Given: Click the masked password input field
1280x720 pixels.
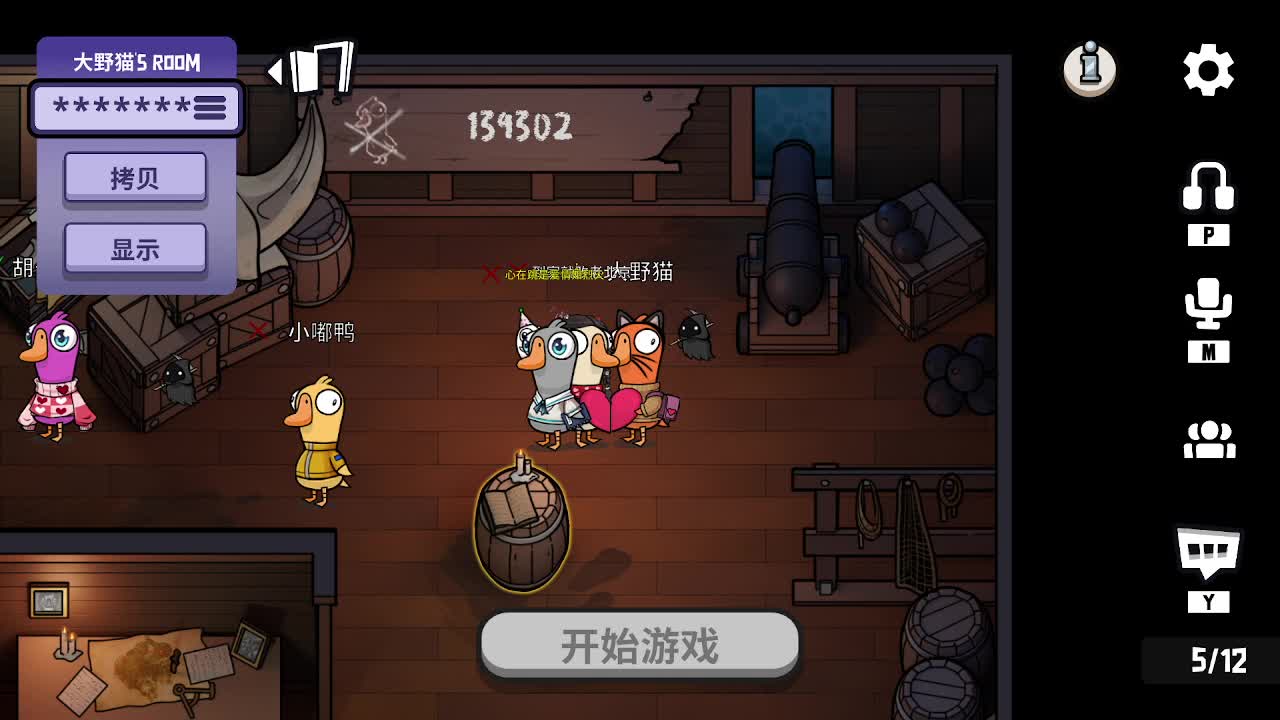Looking at the screenshot, I should click(120, 108).
